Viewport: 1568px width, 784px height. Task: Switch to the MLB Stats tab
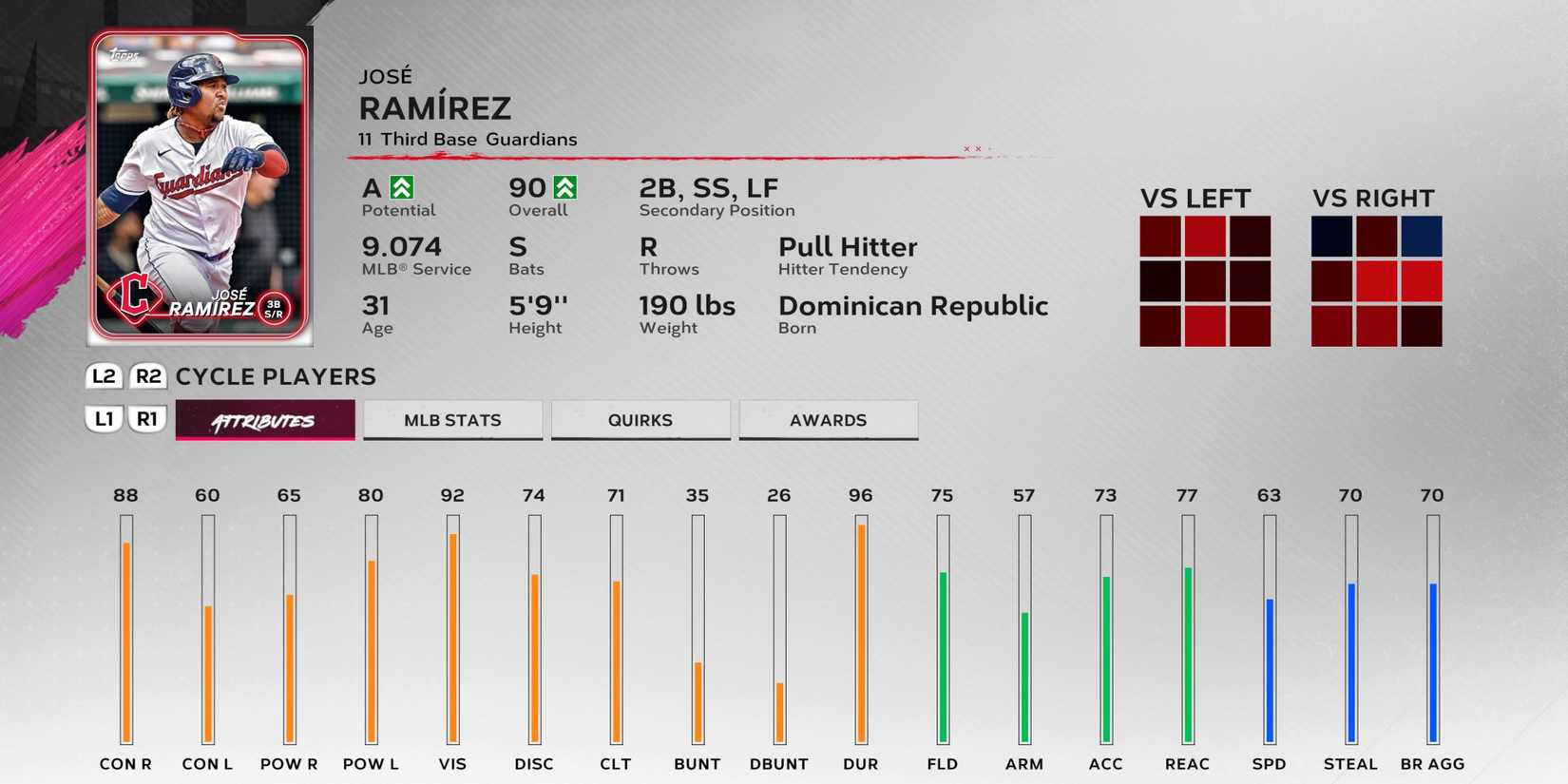pyautogui.click(x=452, y=419)
